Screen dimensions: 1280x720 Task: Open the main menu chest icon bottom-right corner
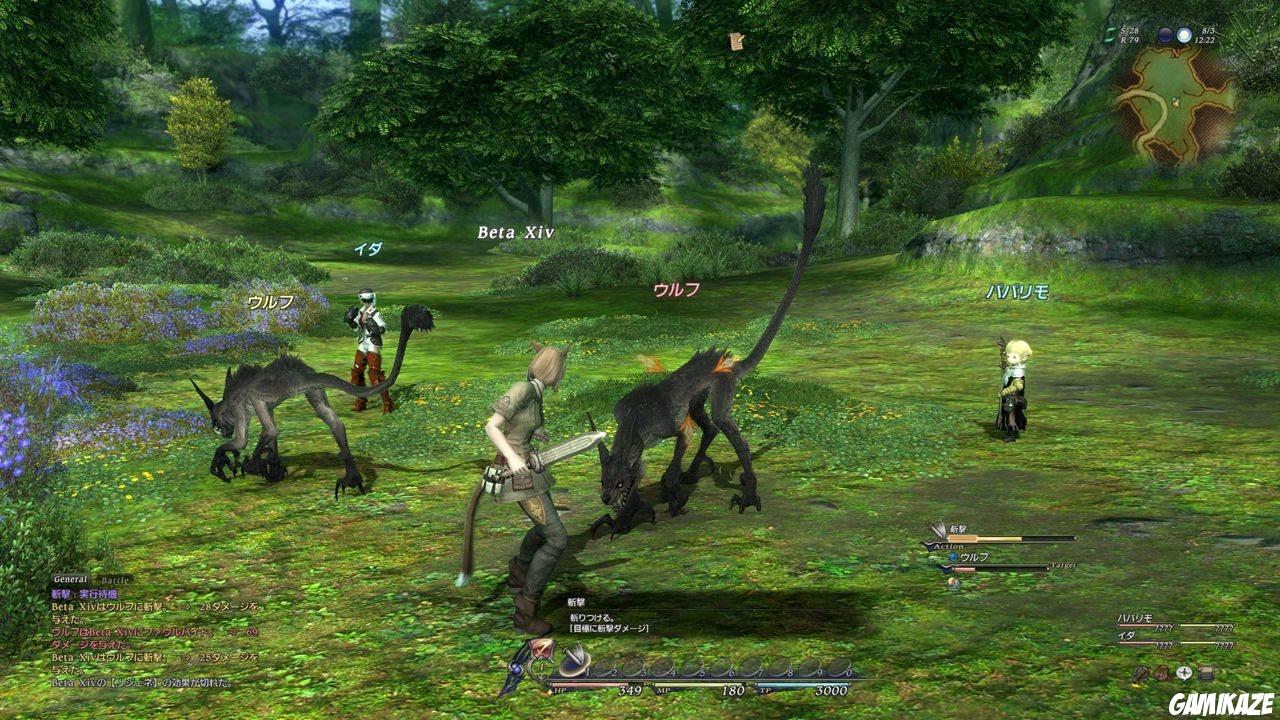click(x=1205, y=672)
